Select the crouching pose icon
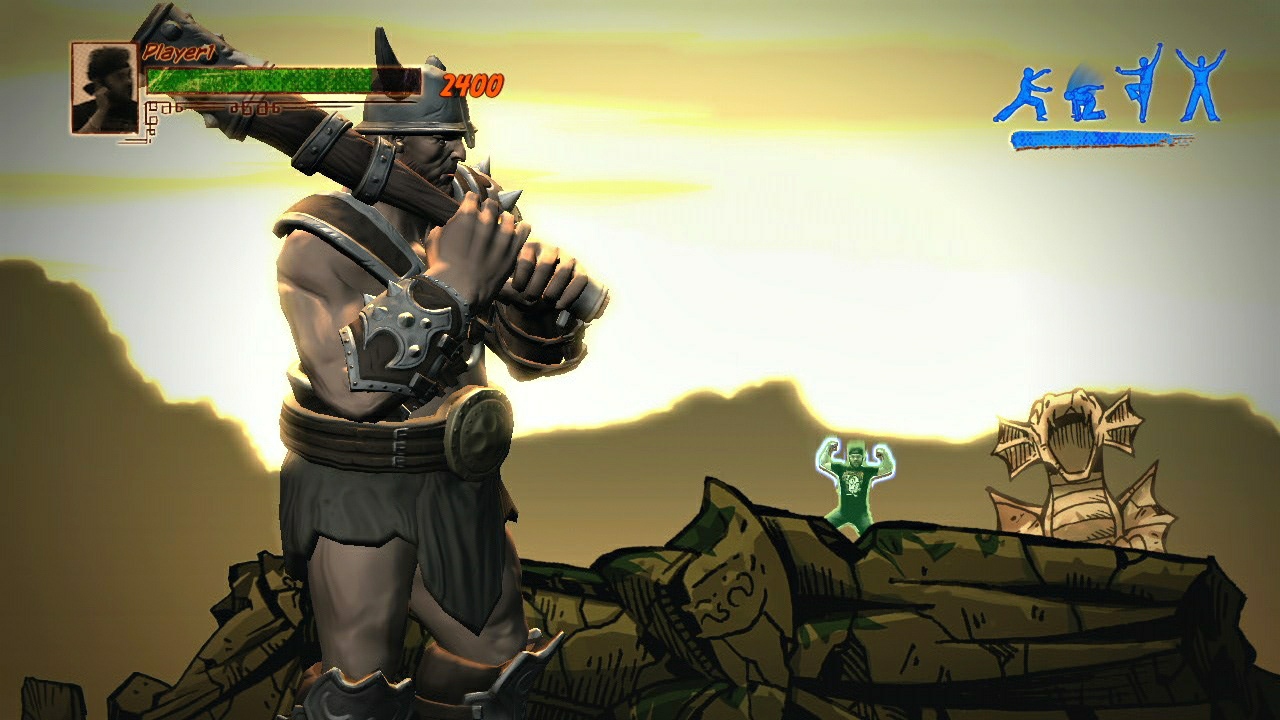Image resolution: width=1280 pixels, height=720 pixels. coord(1085,98)
